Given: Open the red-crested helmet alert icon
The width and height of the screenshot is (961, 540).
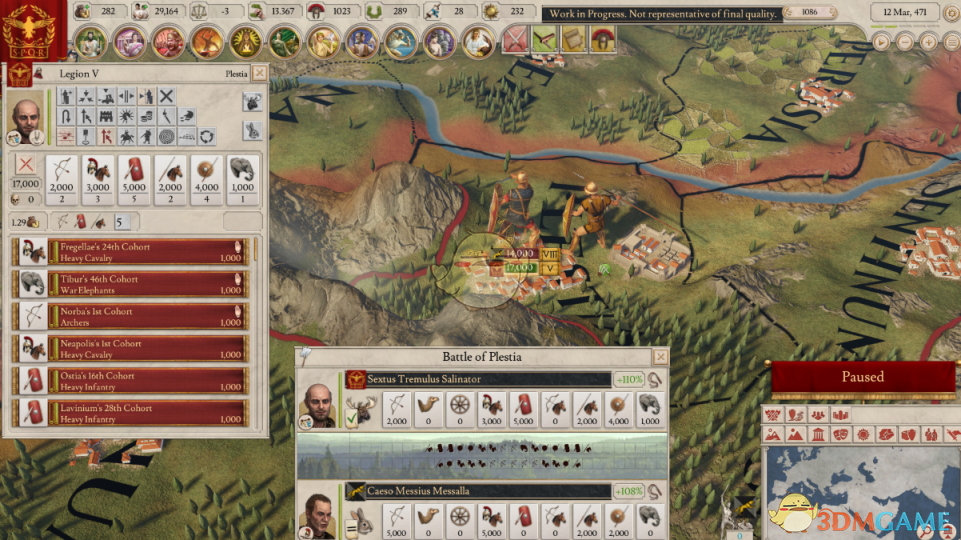Looking at the screenshot, I should click(x=603, y=39).
